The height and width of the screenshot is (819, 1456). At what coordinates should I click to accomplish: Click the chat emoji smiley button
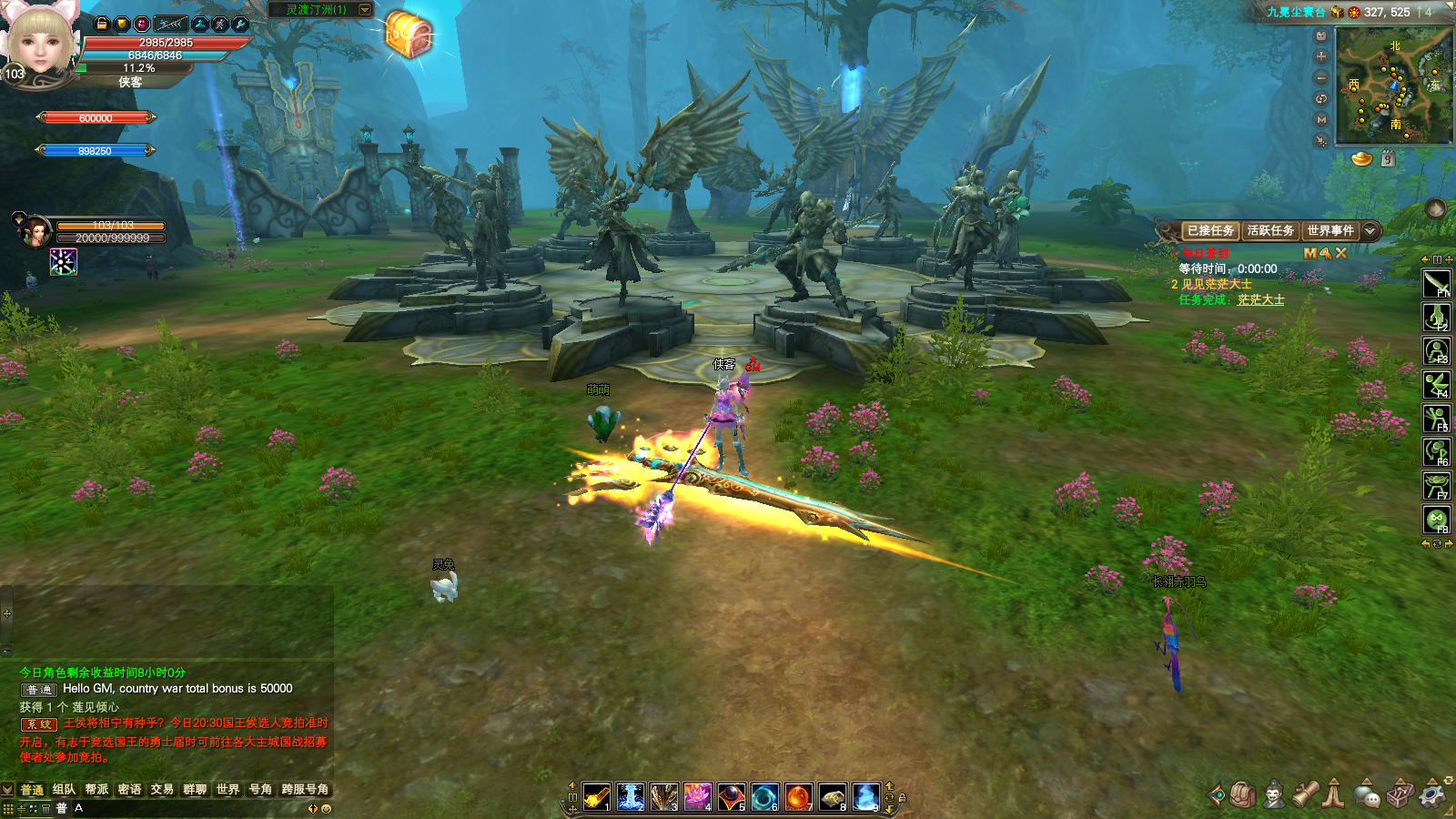(327, 808)
